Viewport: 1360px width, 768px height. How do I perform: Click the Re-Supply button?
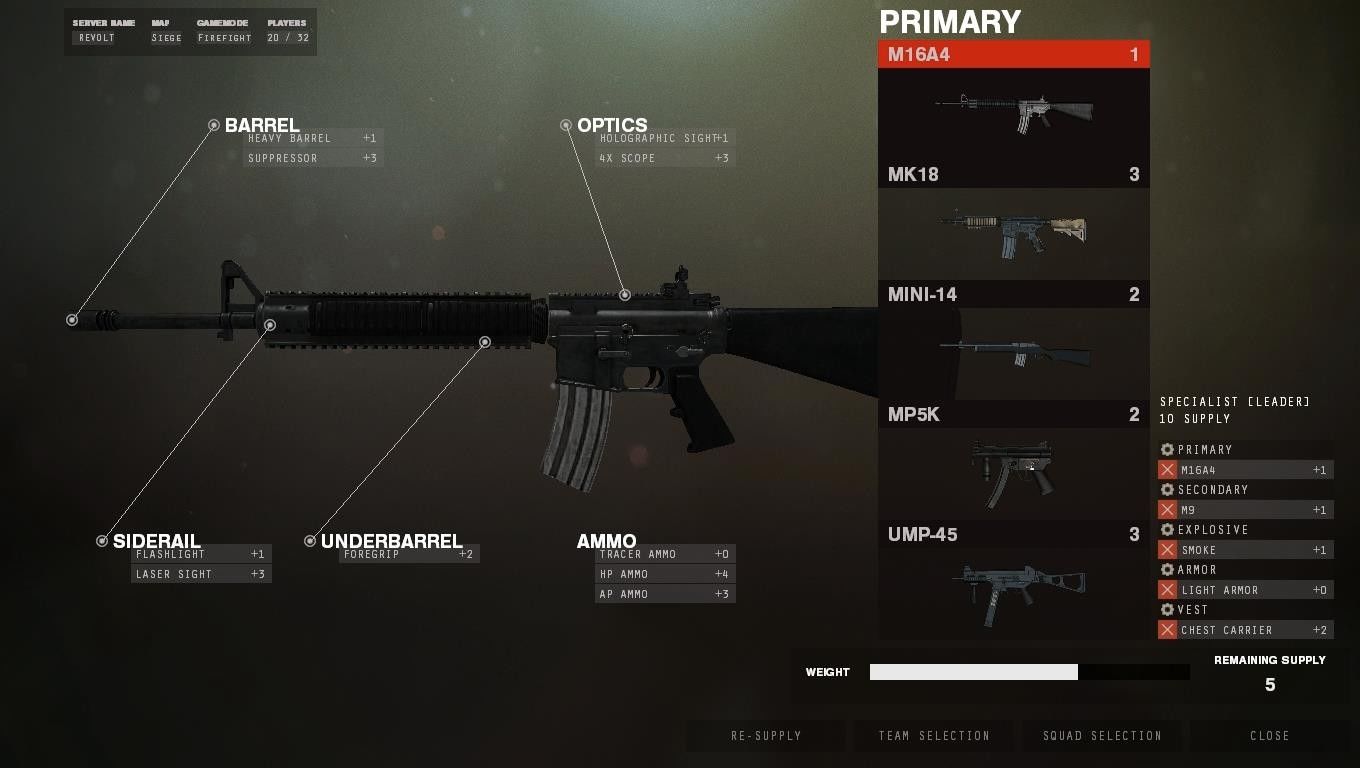coord(766,736)
